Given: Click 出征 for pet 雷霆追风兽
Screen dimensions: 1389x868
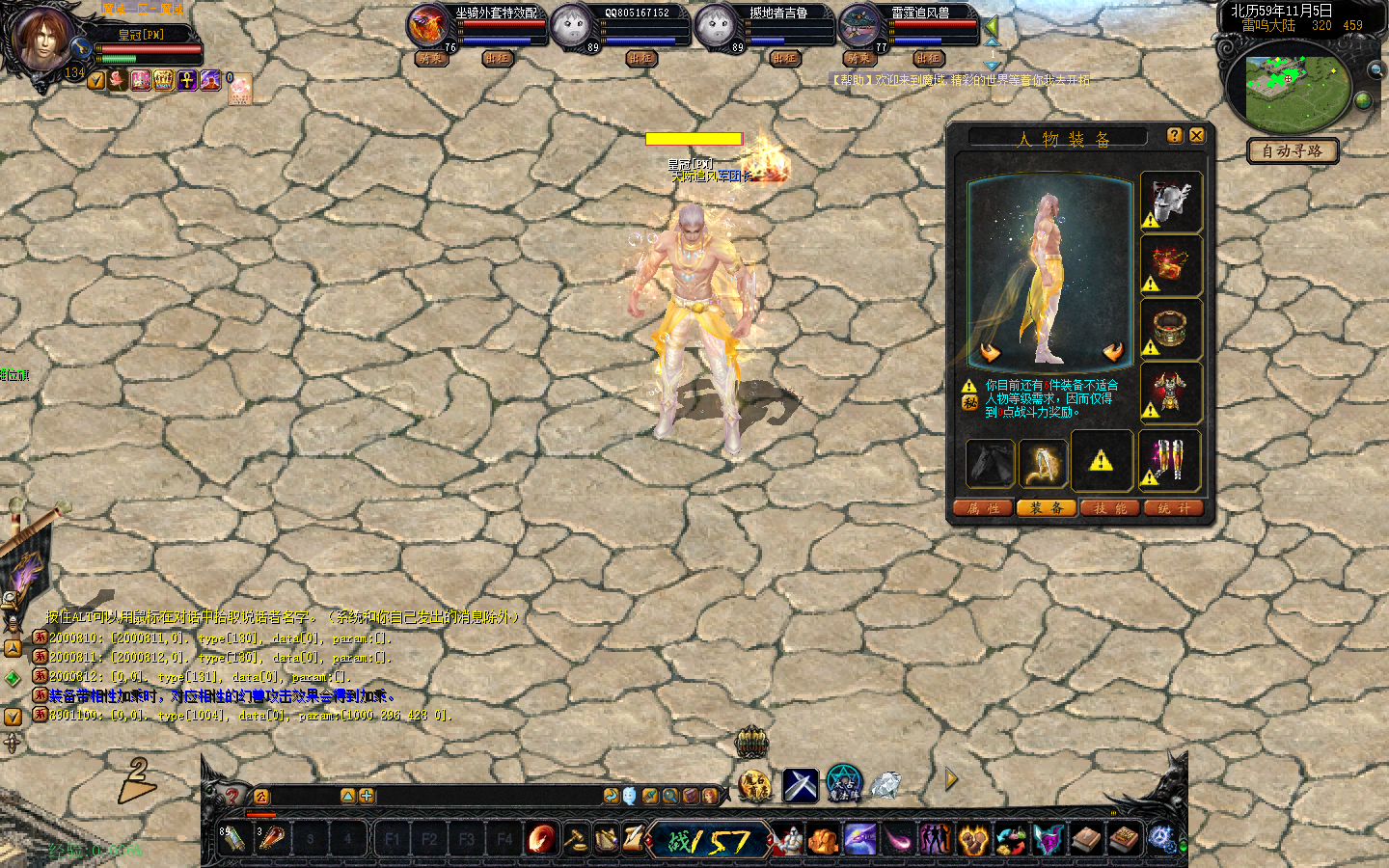Looking at the screenshot, I should 928,59.
